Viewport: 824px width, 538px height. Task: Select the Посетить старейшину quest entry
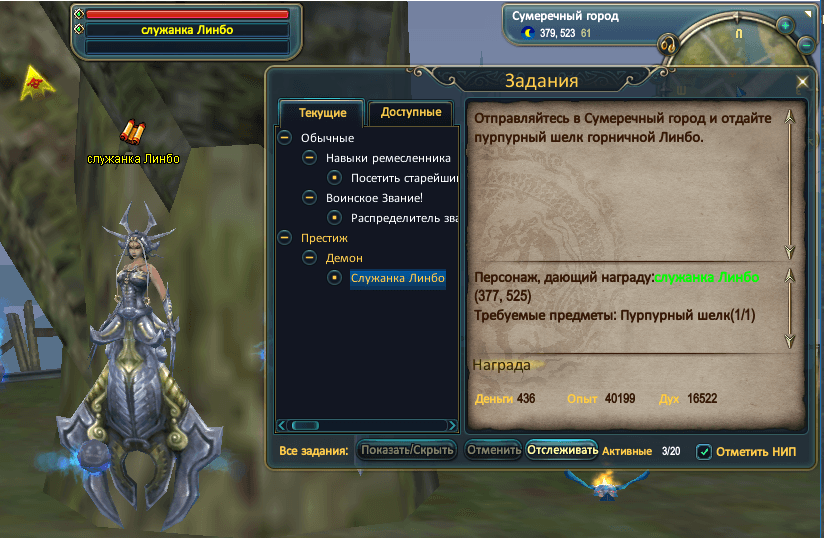[x=404, y=178]
